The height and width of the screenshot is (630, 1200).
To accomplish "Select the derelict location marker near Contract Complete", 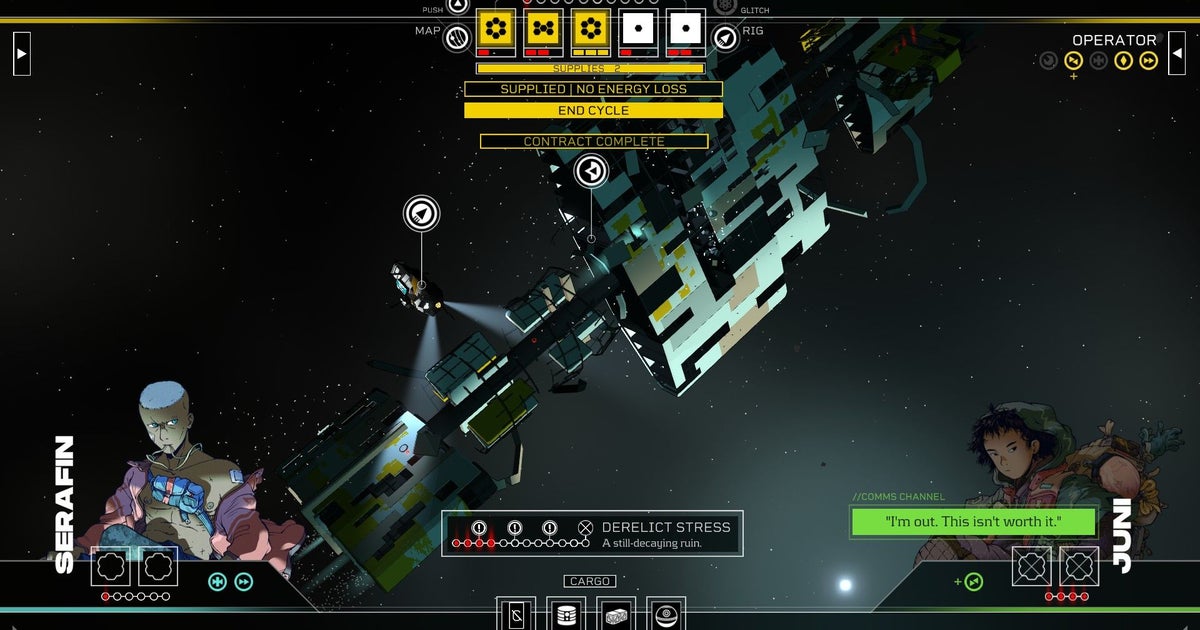I will [x=591, y=171].
